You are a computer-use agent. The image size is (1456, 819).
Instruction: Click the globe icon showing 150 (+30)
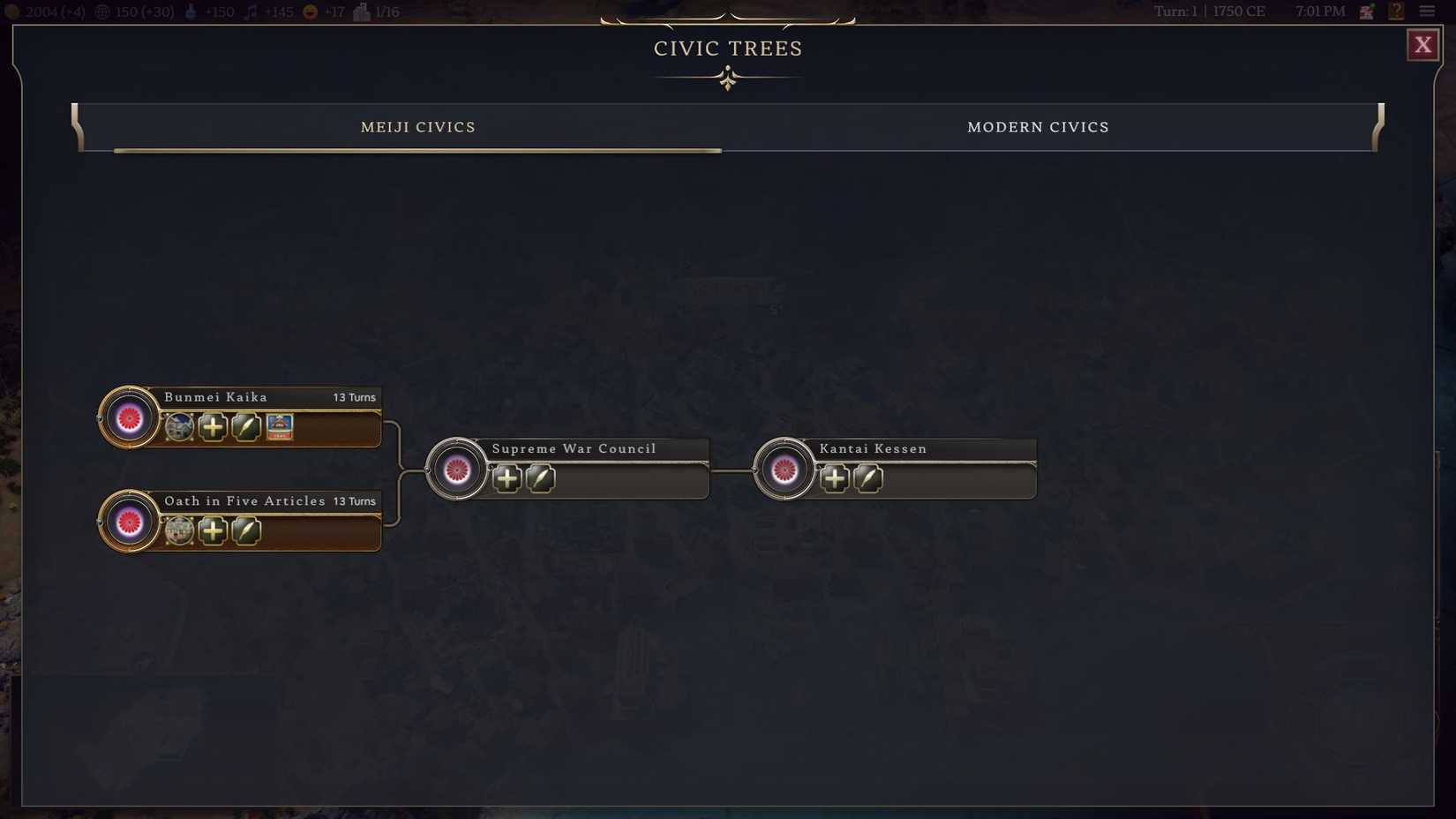tap(103, 11)
